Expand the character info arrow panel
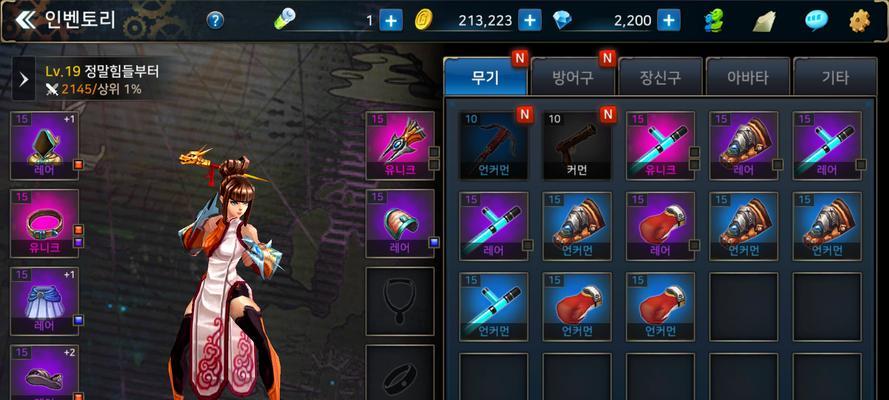Viewport: 889px width, 400px height. [x=24, y=80]
